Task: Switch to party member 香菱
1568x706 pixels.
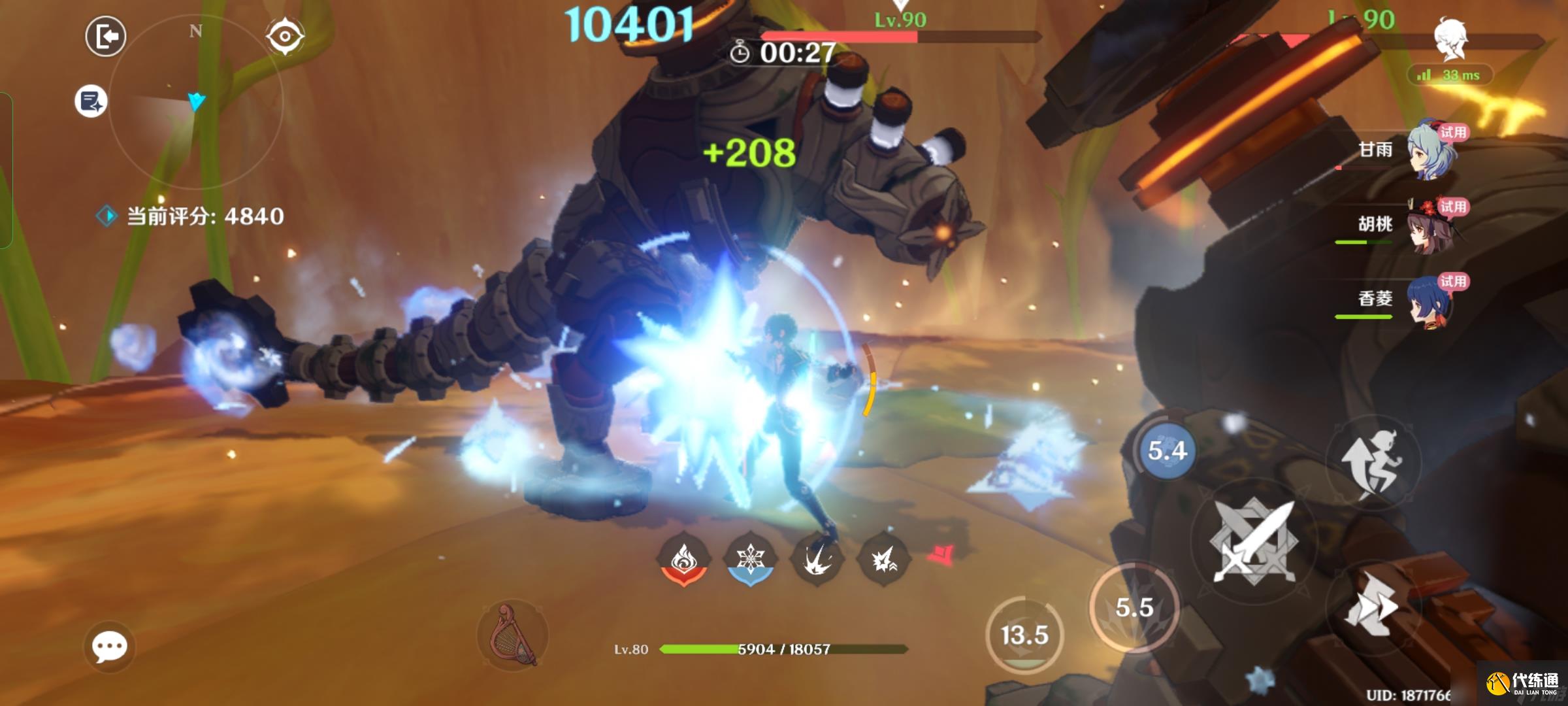Action: tap(1432, 301)
